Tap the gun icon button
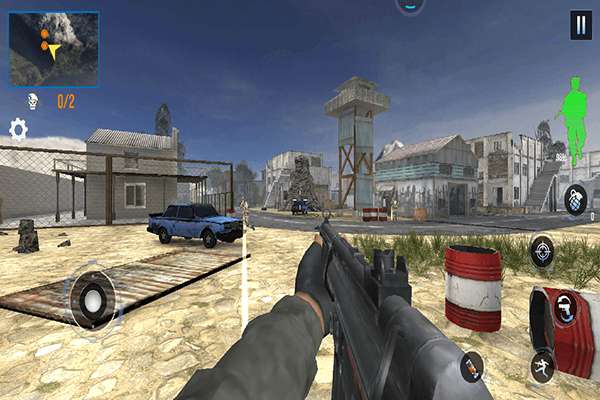Screen dimensions: 600x400 (567, 309)
